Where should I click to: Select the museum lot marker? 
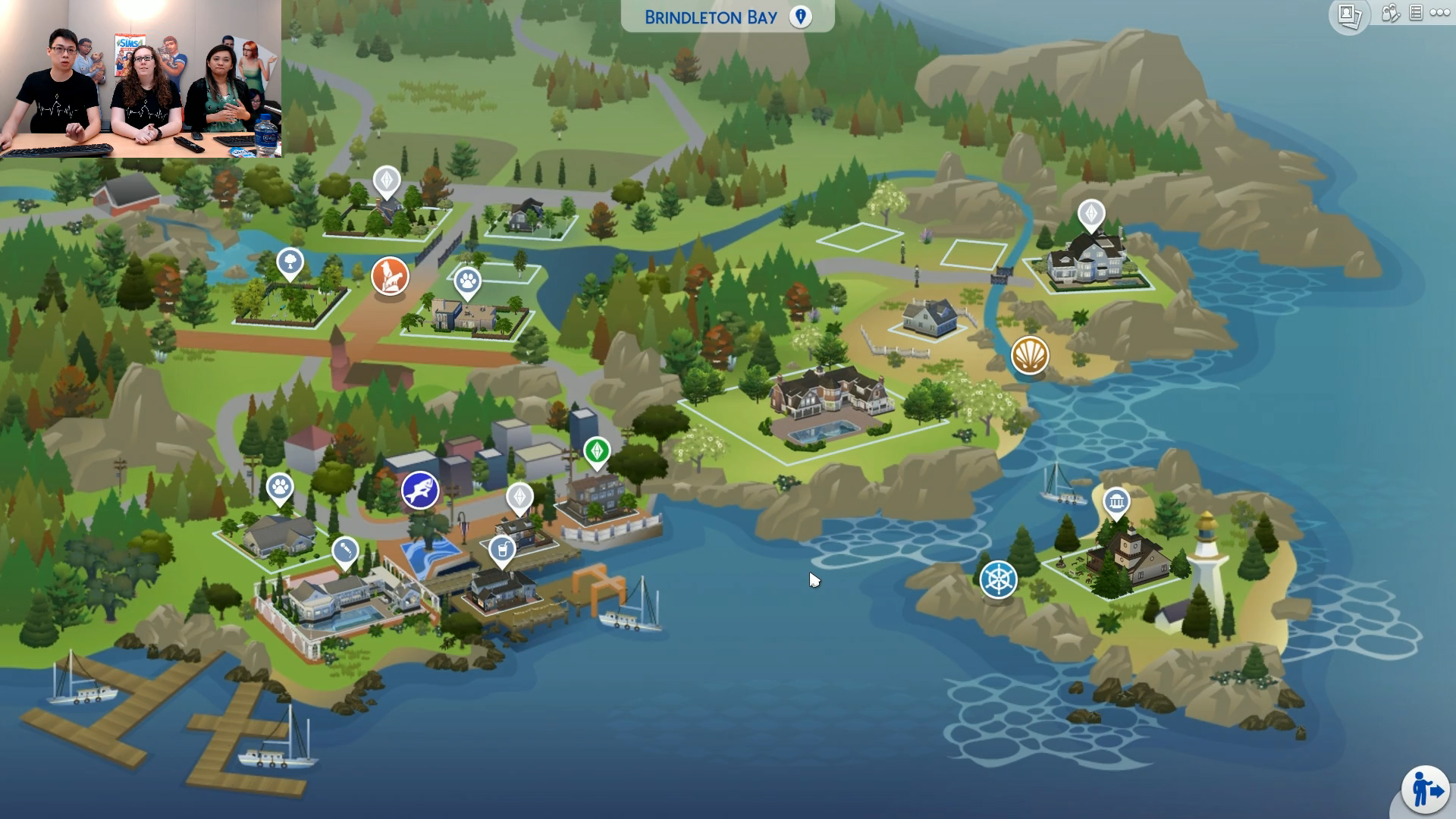(x=1116, y=501)
